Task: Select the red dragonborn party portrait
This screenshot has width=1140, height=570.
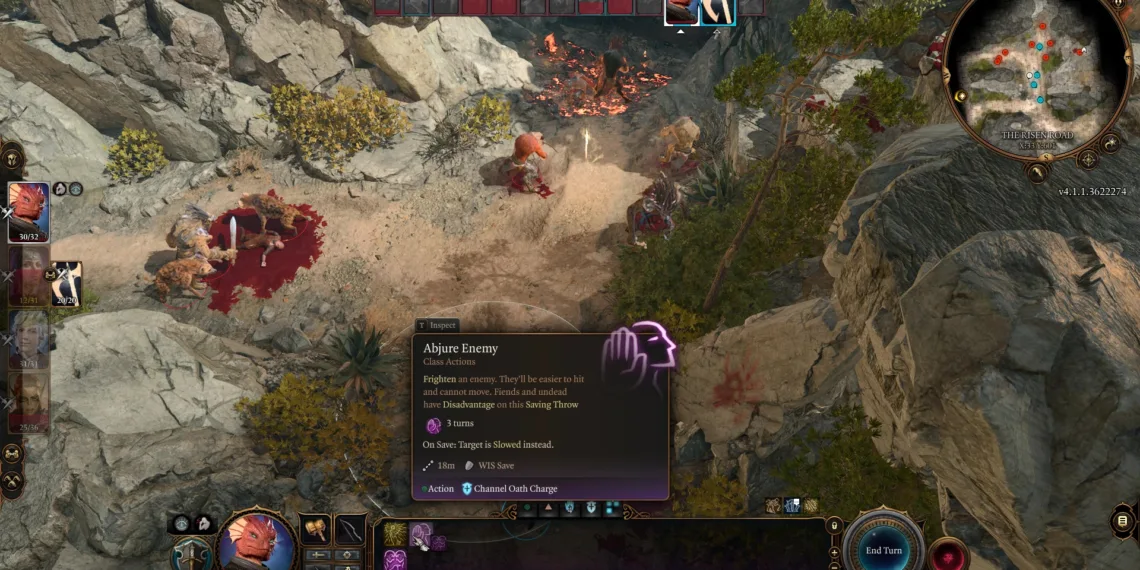Action: click(28, 210)
